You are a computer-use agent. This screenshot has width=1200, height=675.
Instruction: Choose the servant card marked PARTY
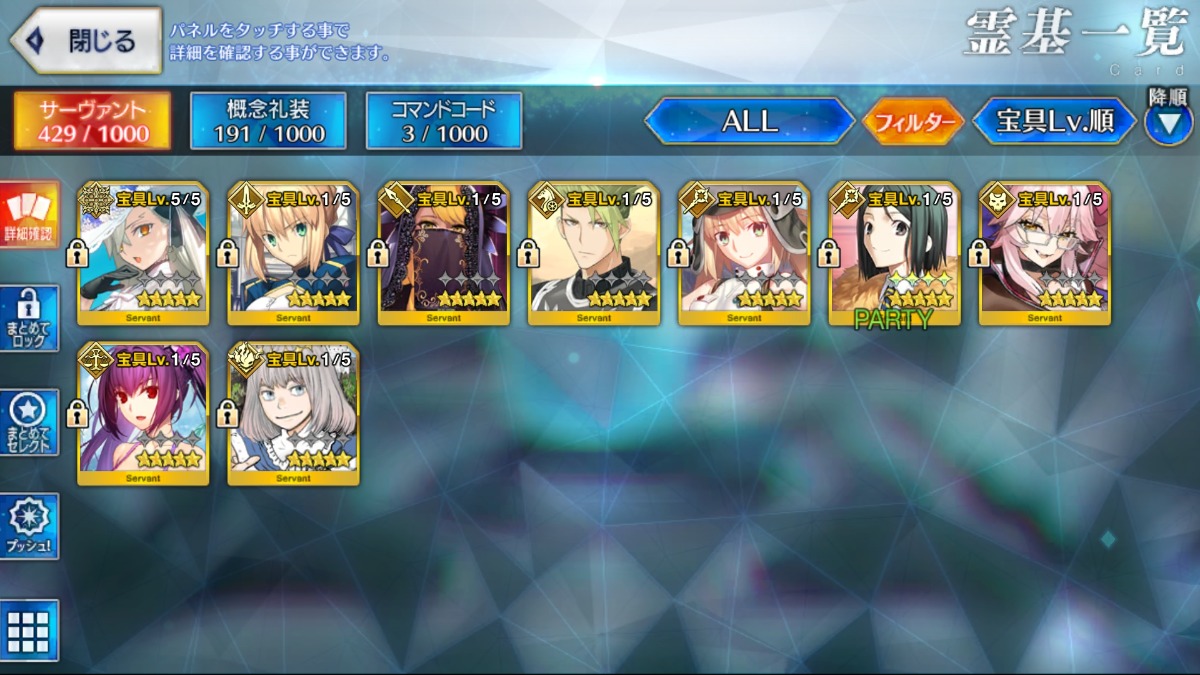click(894, 253)
